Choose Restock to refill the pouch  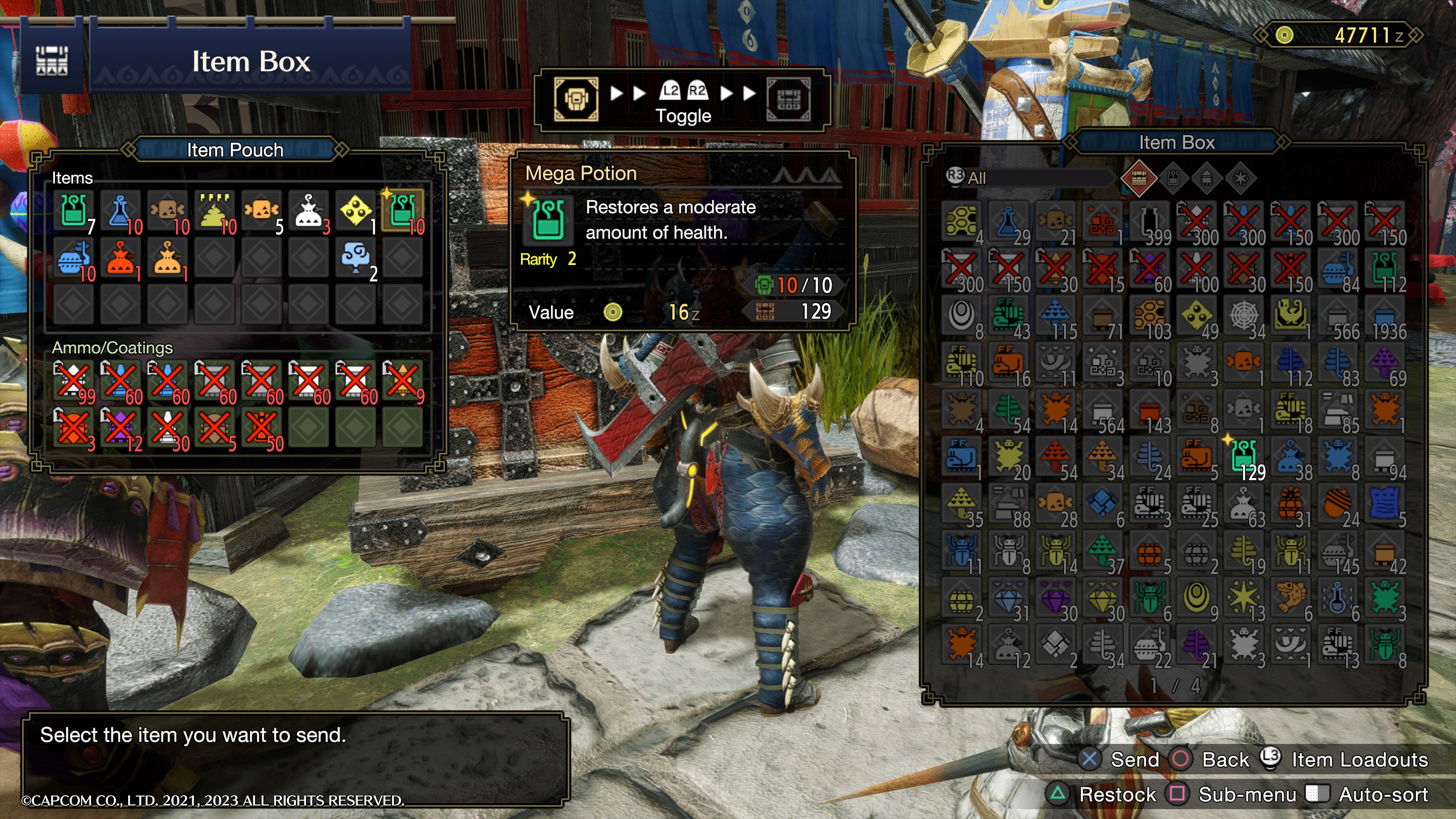coord(1117,795)
